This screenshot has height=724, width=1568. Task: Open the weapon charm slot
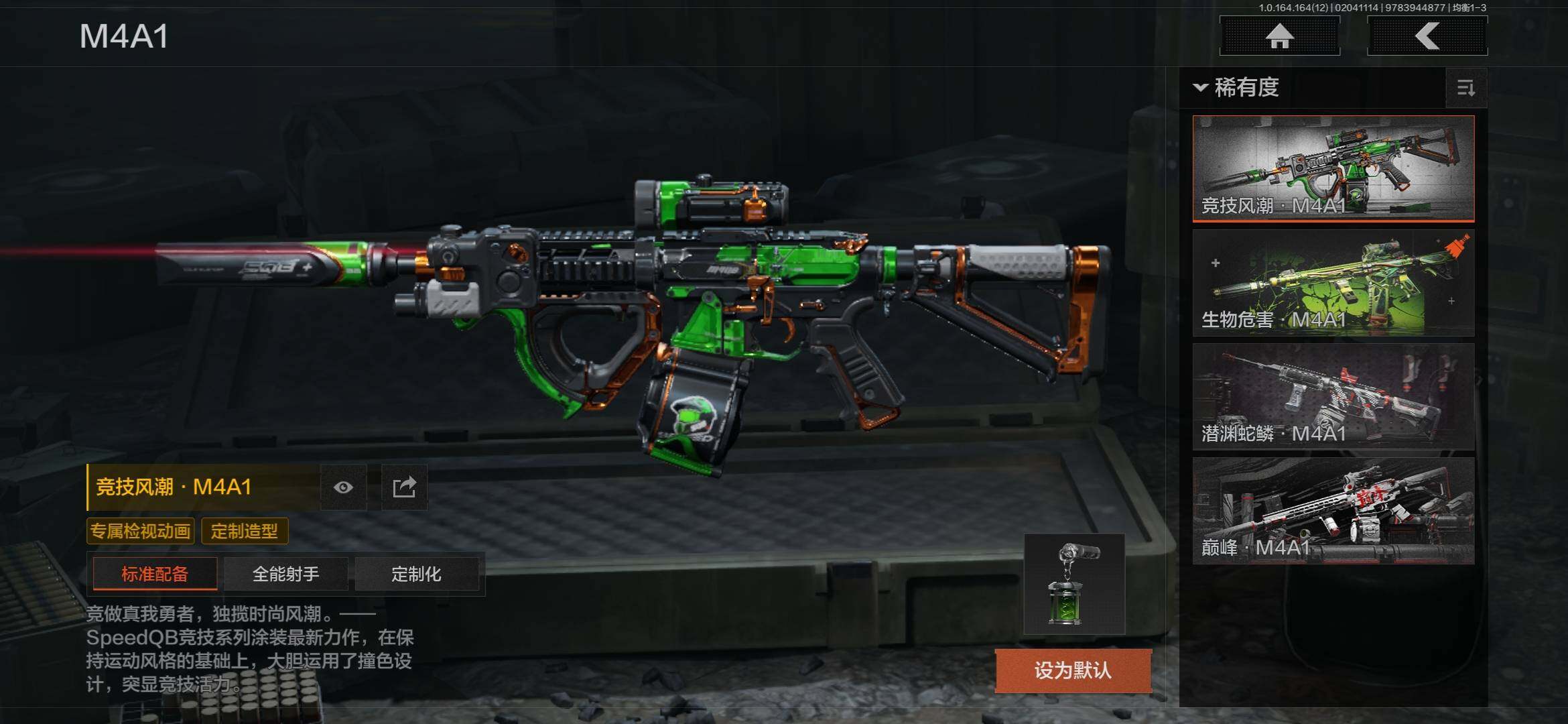click(1073, 584)
